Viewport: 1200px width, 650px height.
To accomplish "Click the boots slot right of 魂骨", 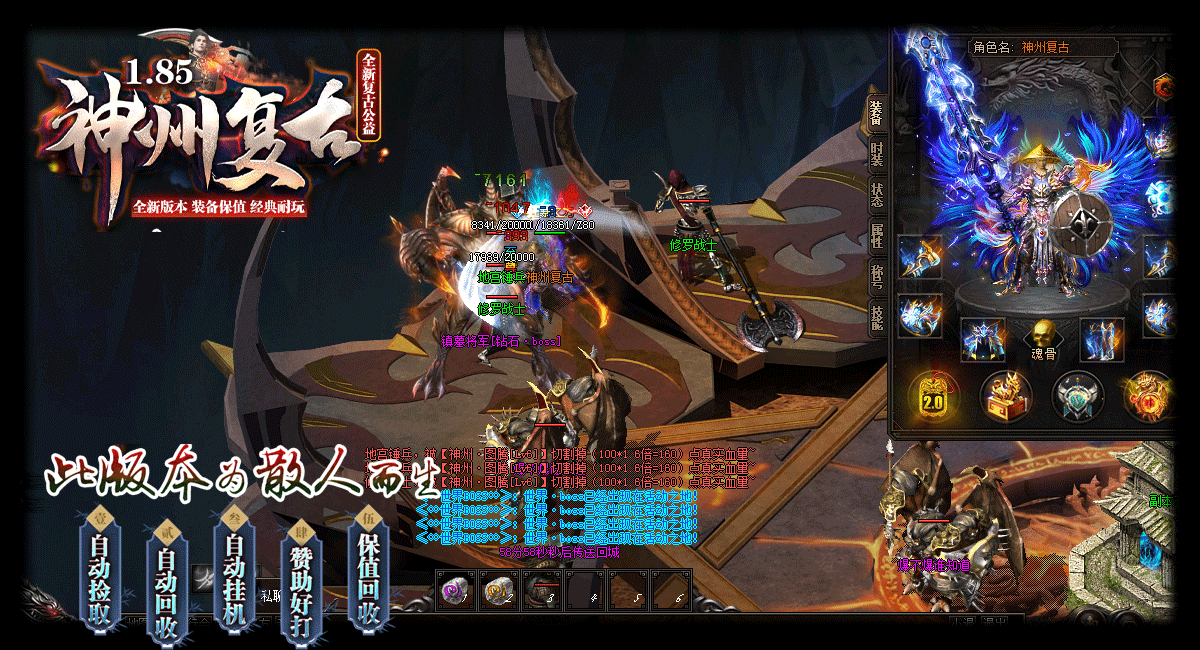I will pyautogui.click(x=1101, y=340).
